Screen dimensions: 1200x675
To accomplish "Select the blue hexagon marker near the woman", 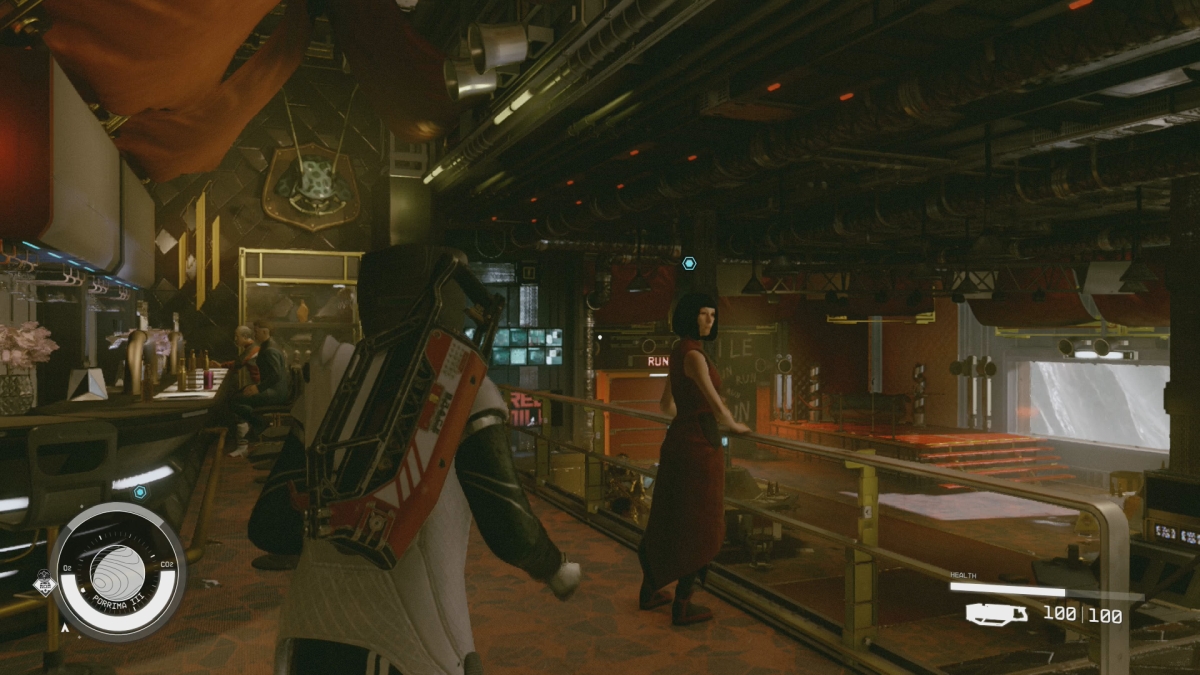I will 688,263.
